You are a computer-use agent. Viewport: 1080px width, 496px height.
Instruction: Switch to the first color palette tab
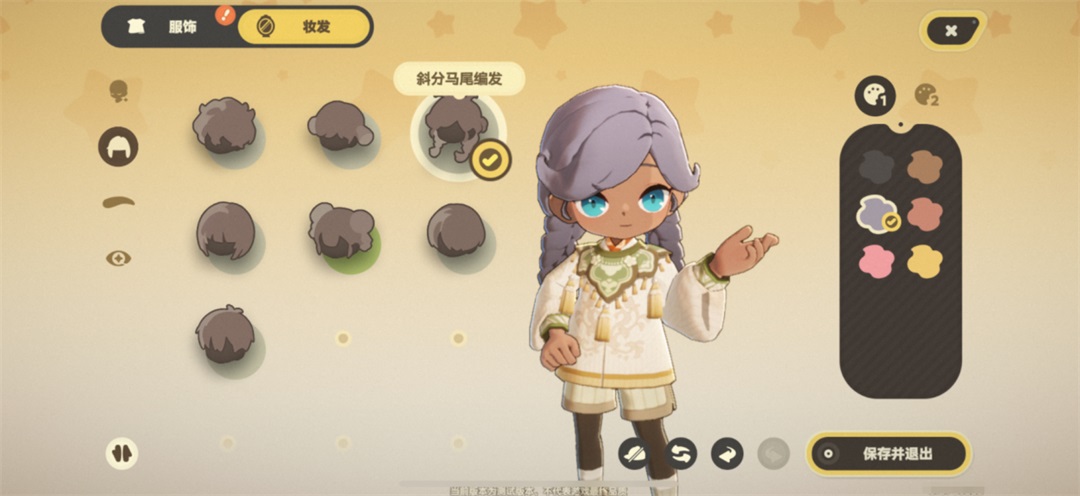(x=875, y=95)
